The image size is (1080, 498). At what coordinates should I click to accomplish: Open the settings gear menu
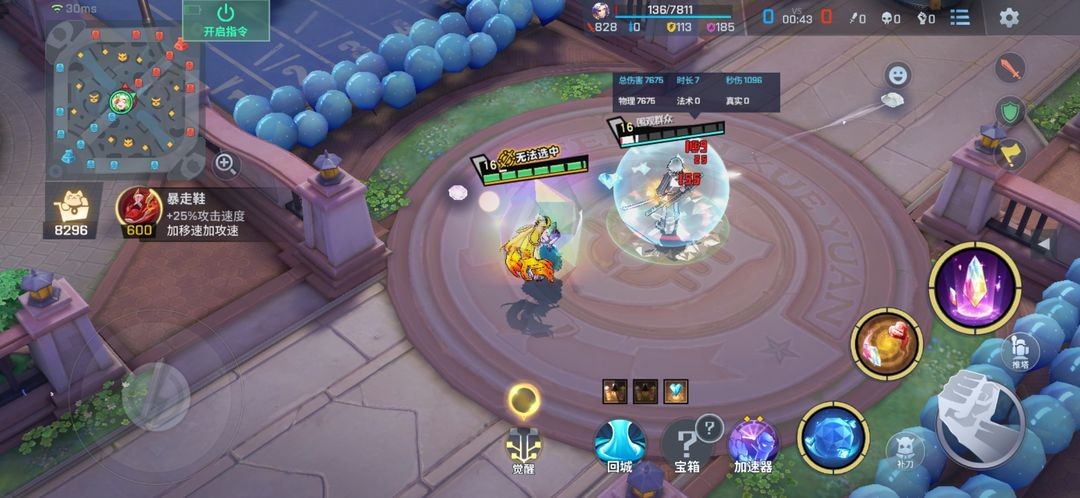1009,17
